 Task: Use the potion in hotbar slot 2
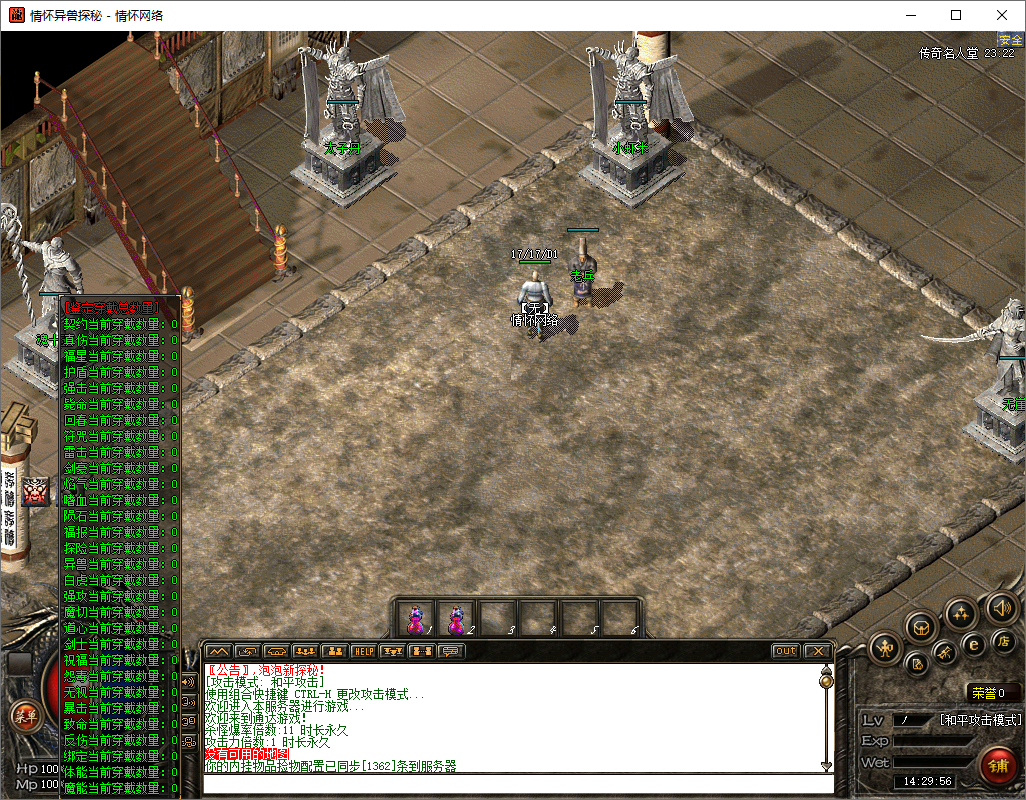pos(457,619)
